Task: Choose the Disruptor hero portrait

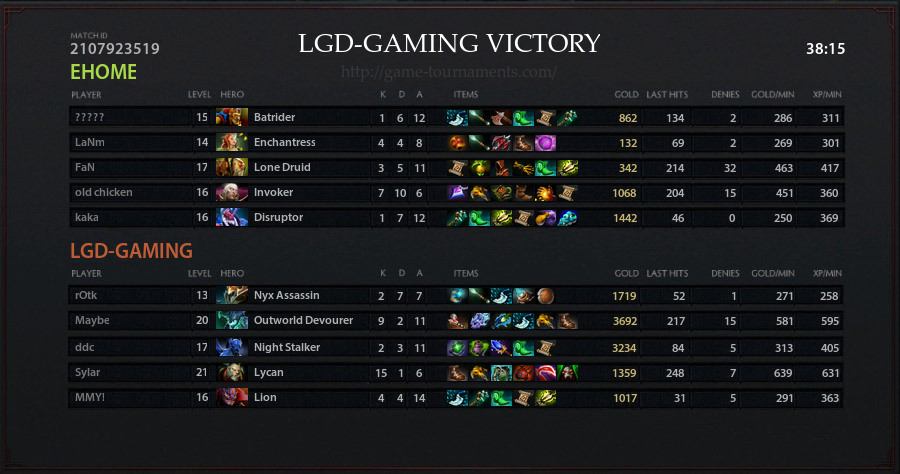Action: [x=232, y=217]
